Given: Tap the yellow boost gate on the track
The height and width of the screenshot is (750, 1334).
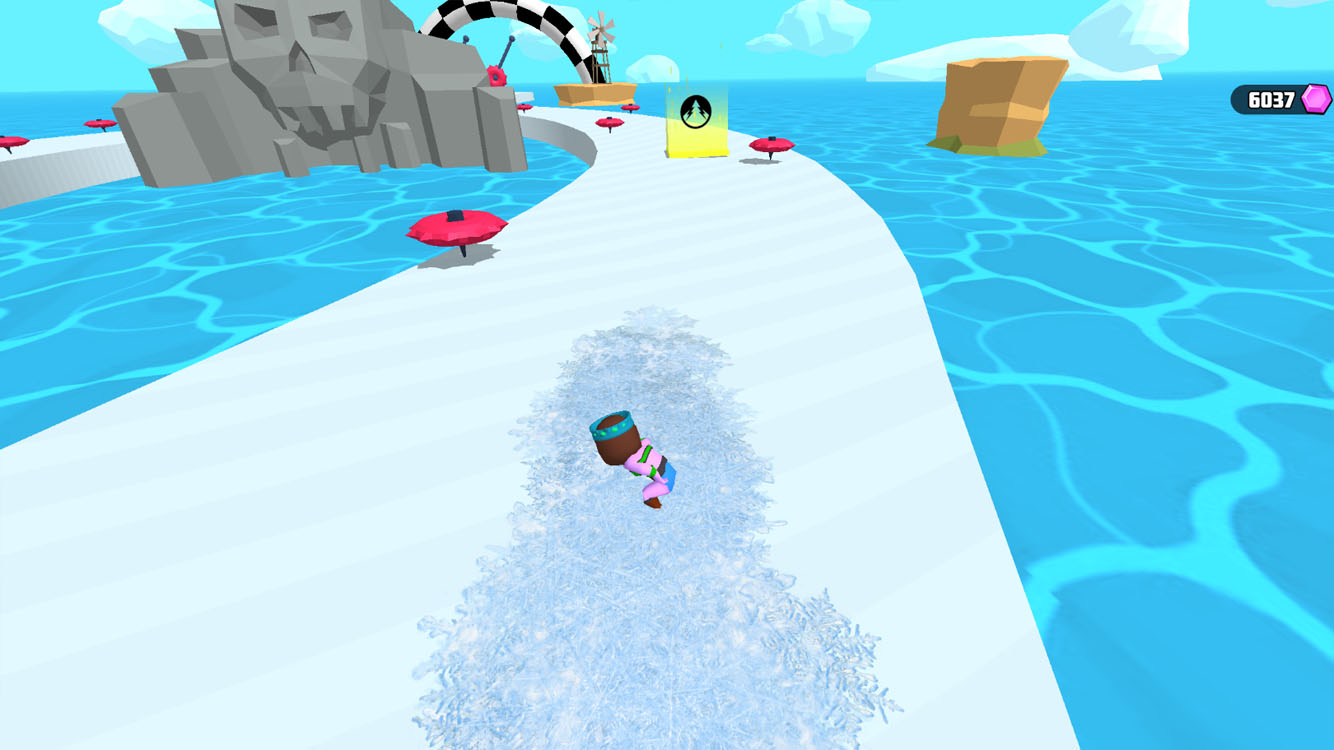Looking at the screenshot, I should click(695, 120).
